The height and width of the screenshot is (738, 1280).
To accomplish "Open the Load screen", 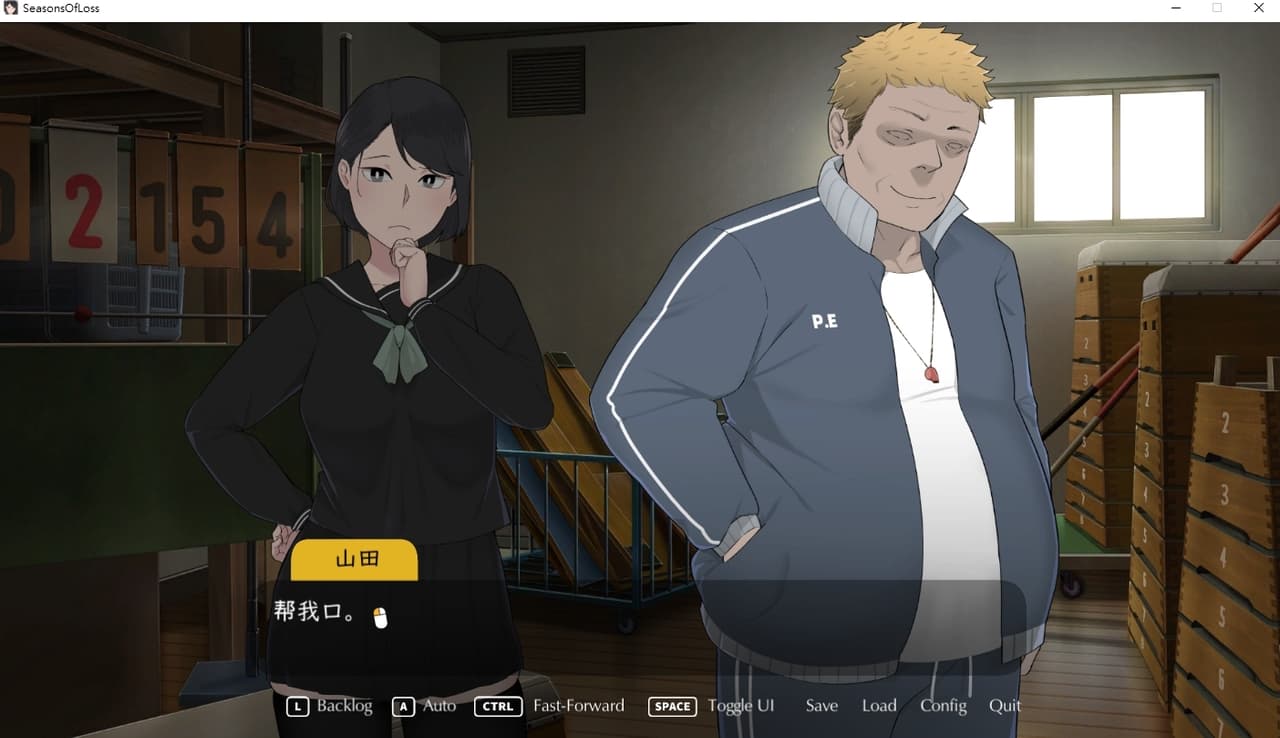I will click(x=879, y=706).
